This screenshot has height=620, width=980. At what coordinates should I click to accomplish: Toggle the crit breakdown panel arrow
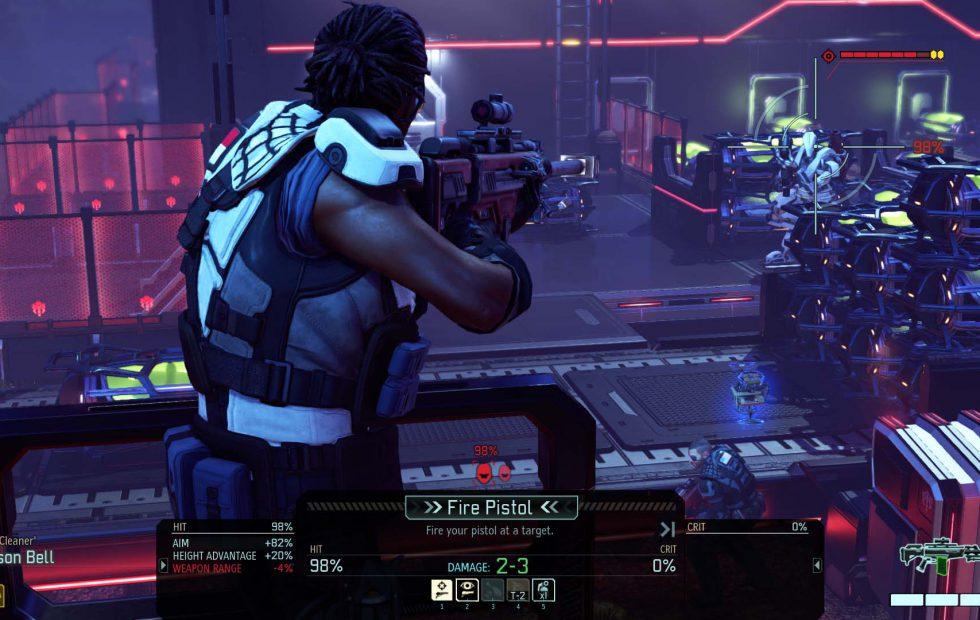[x=816, y=565]
